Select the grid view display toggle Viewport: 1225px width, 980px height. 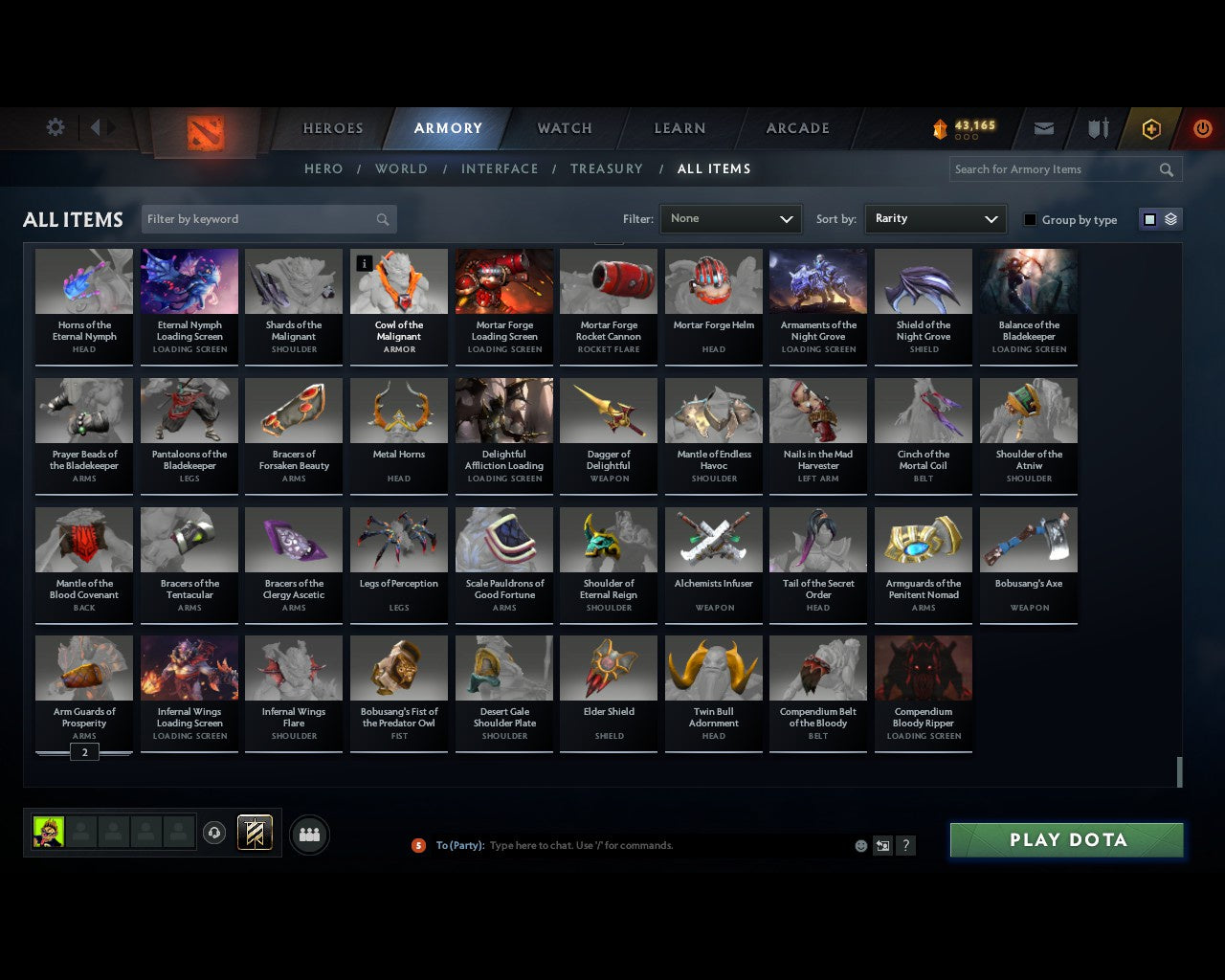[x=1149, y=219]
